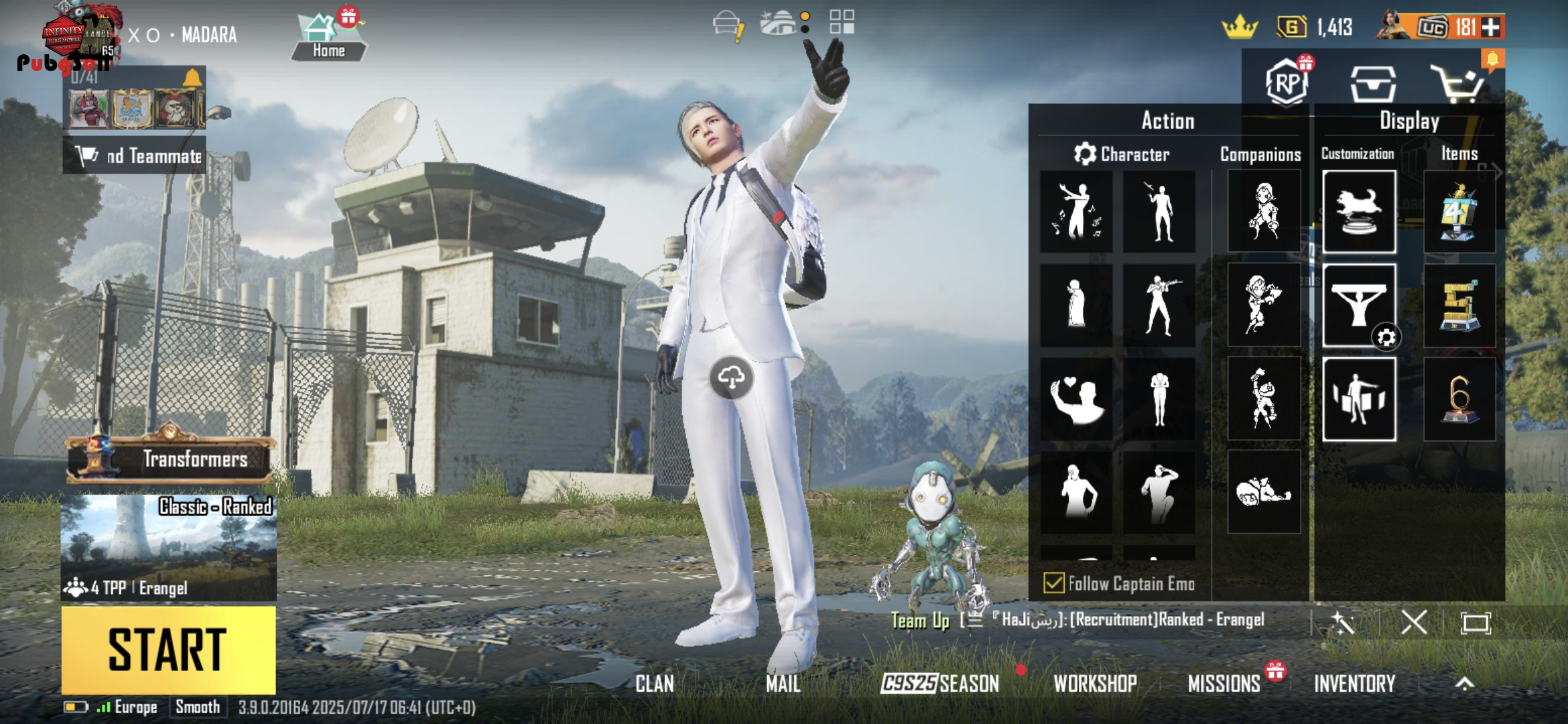The image size is (1568, 724).
Task: Open the Transformers event banner
Action: coord(171,459)
